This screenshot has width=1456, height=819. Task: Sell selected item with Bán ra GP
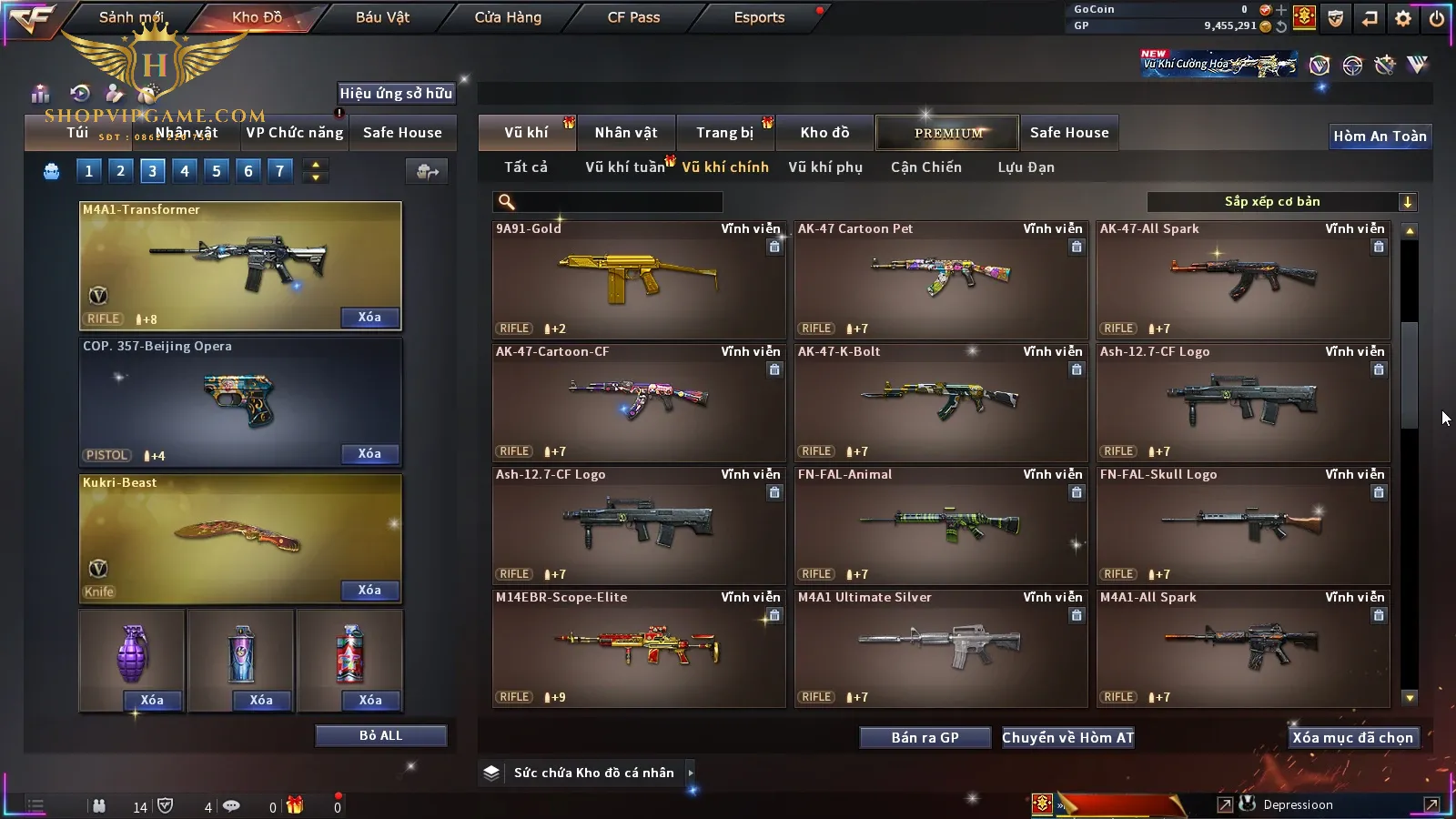point(925,738)
